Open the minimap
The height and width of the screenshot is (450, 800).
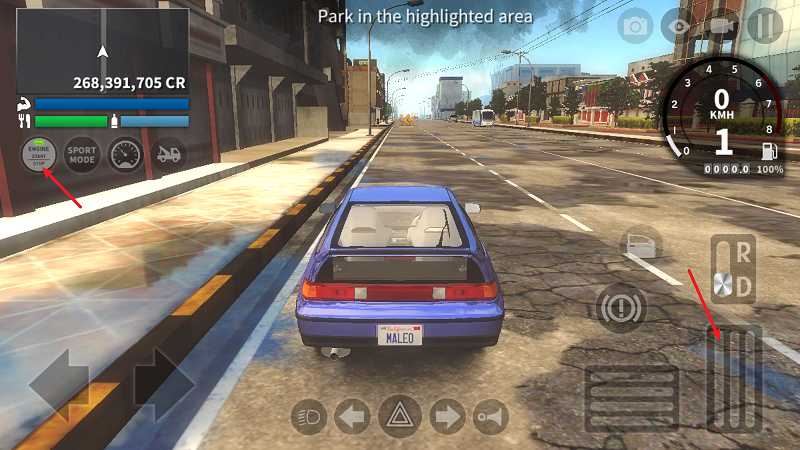click(x=102, y=51)
